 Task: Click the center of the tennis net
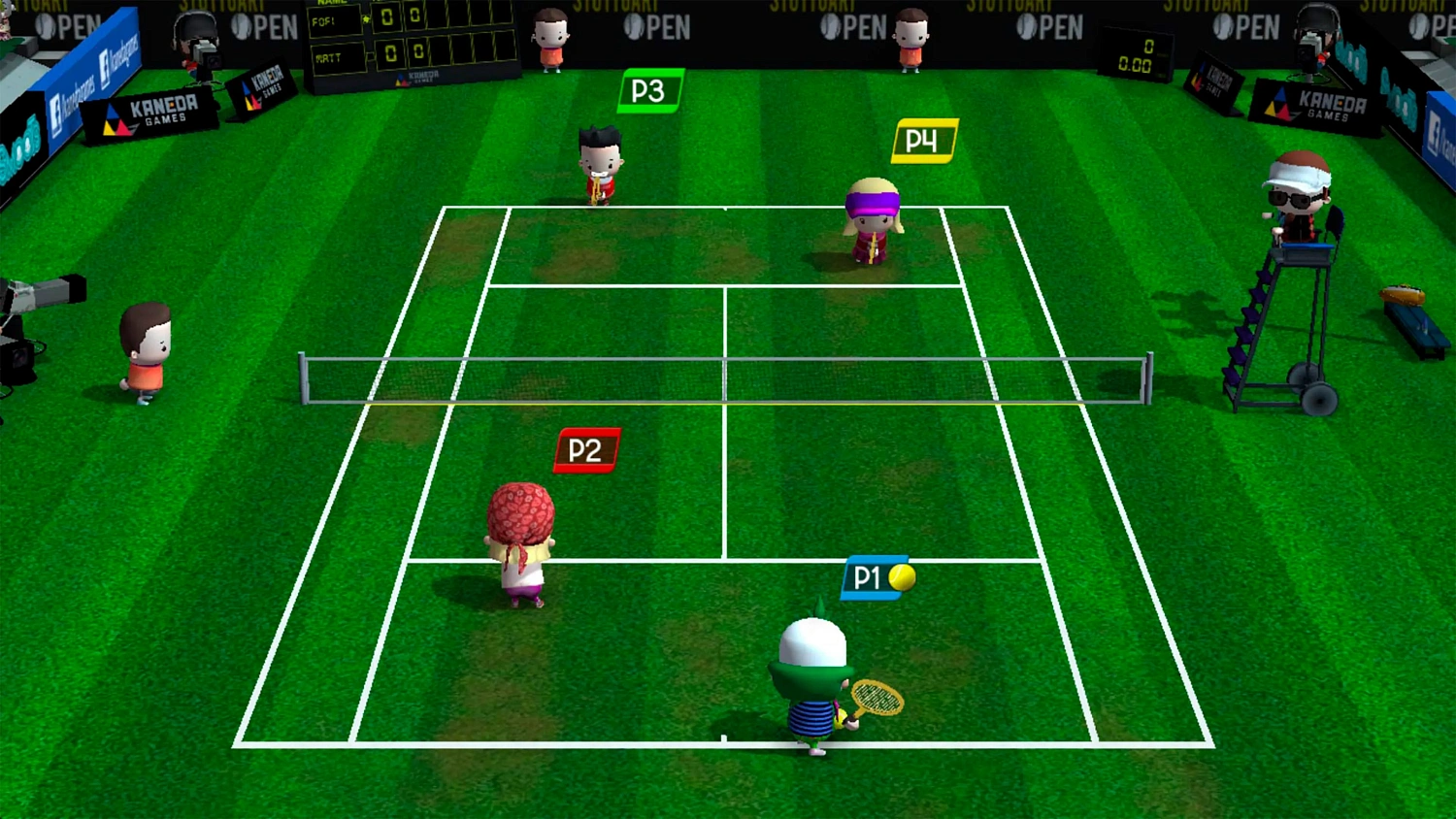[723, 378]
